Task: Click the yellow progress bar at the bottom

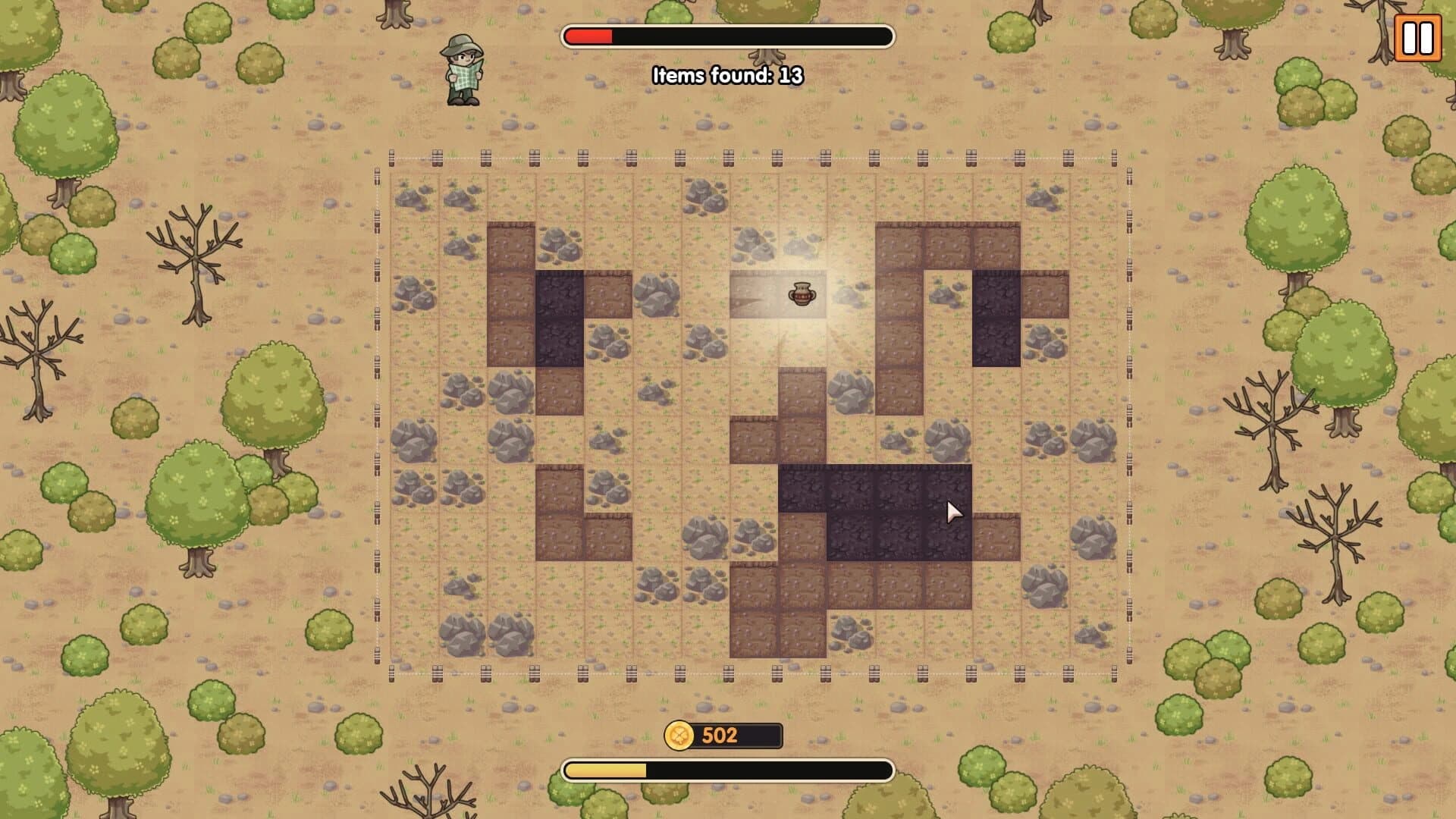Action: click(x=607, y=770)
